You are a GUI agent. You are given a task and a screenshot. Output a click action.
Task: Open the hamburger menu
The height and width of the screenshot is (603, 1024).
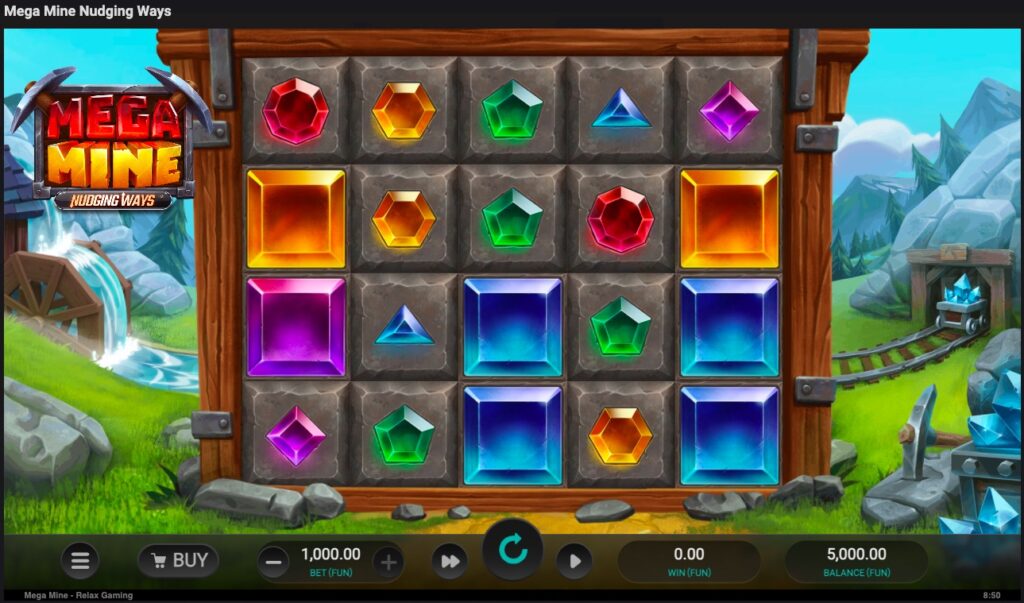tap(80, 561)
